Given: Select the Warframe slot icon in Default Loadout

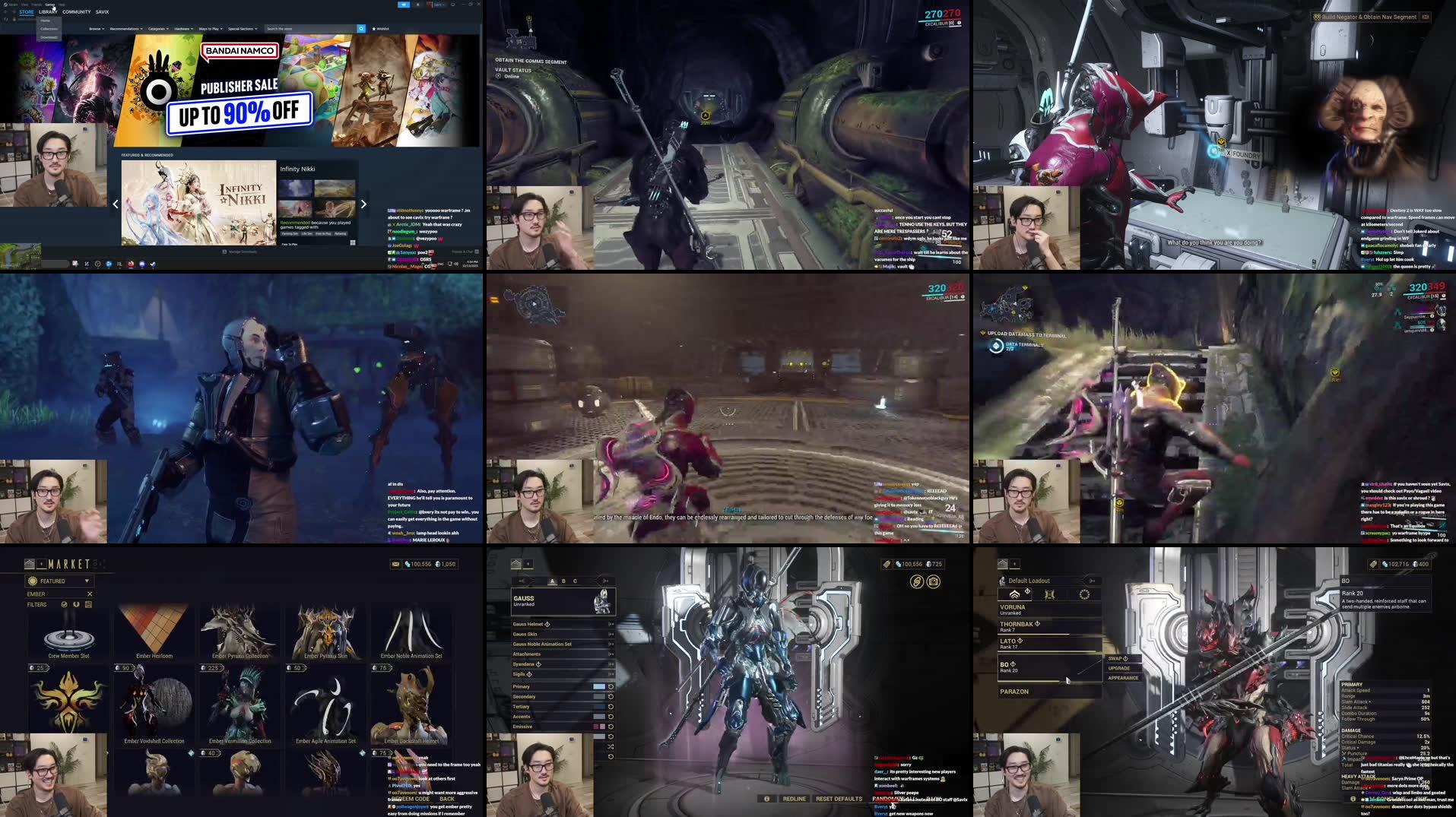Looking at the screenshot, I should point(1015,594).
